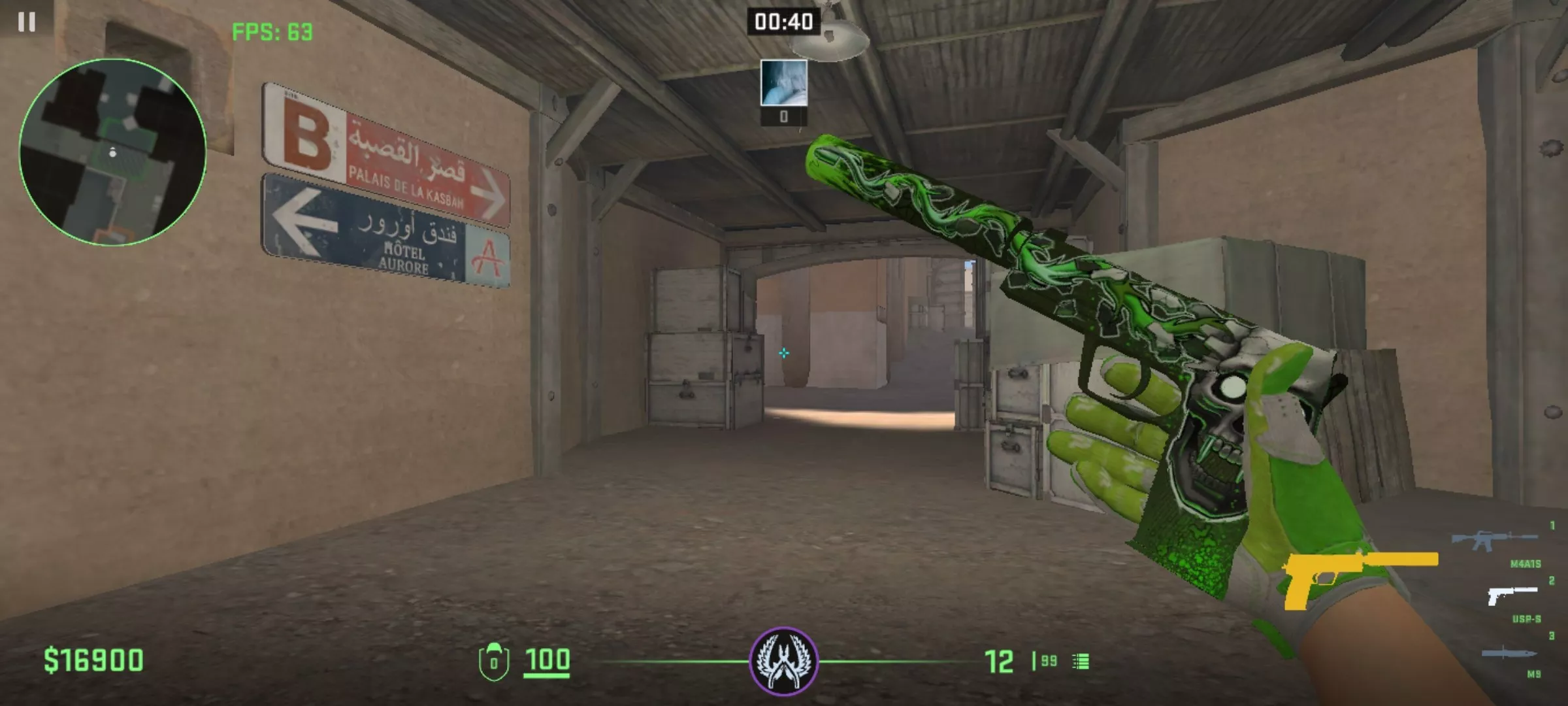1568x706 pixels.
Task: Pause the game with the top-left button
Action: [27, 22]
